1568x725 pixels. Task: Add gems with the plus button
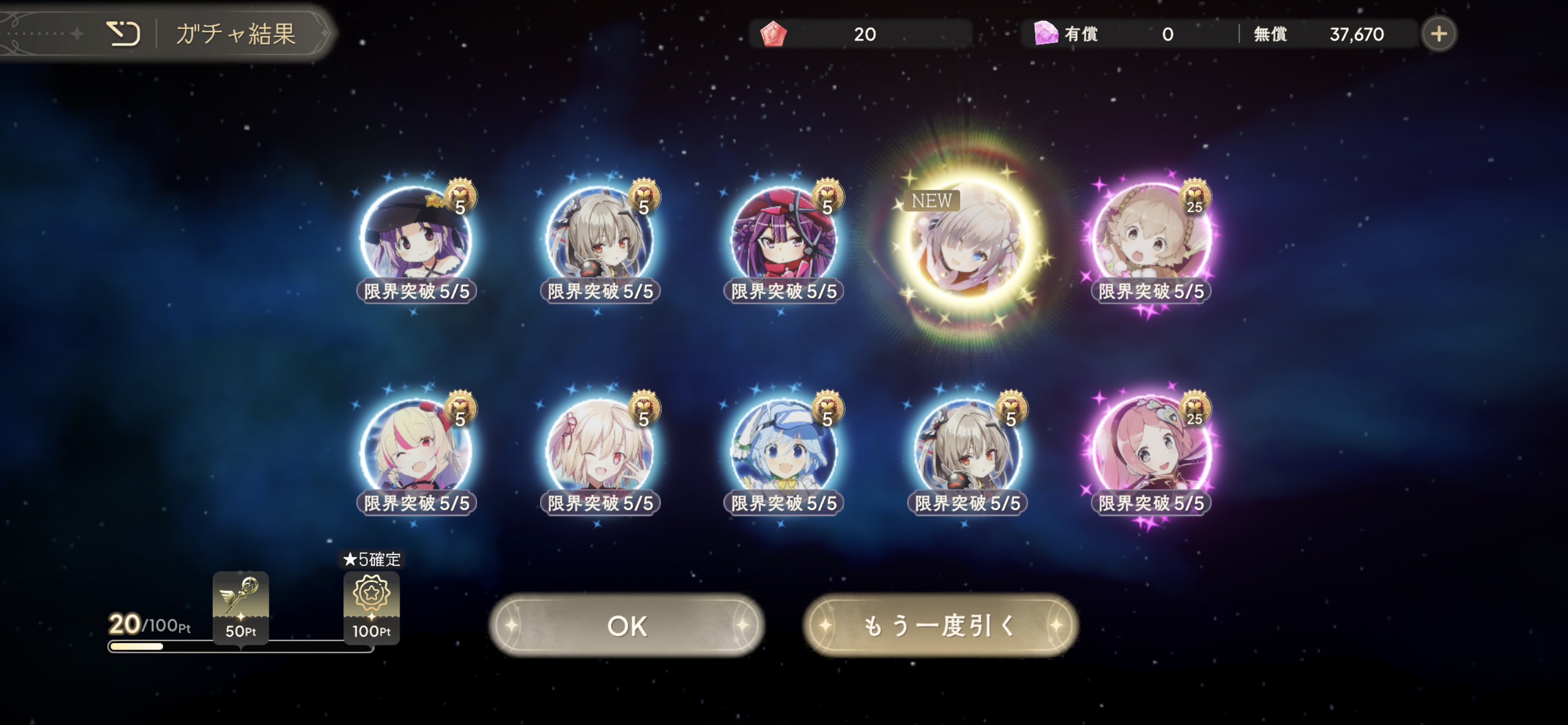(x=1438, y=34)
